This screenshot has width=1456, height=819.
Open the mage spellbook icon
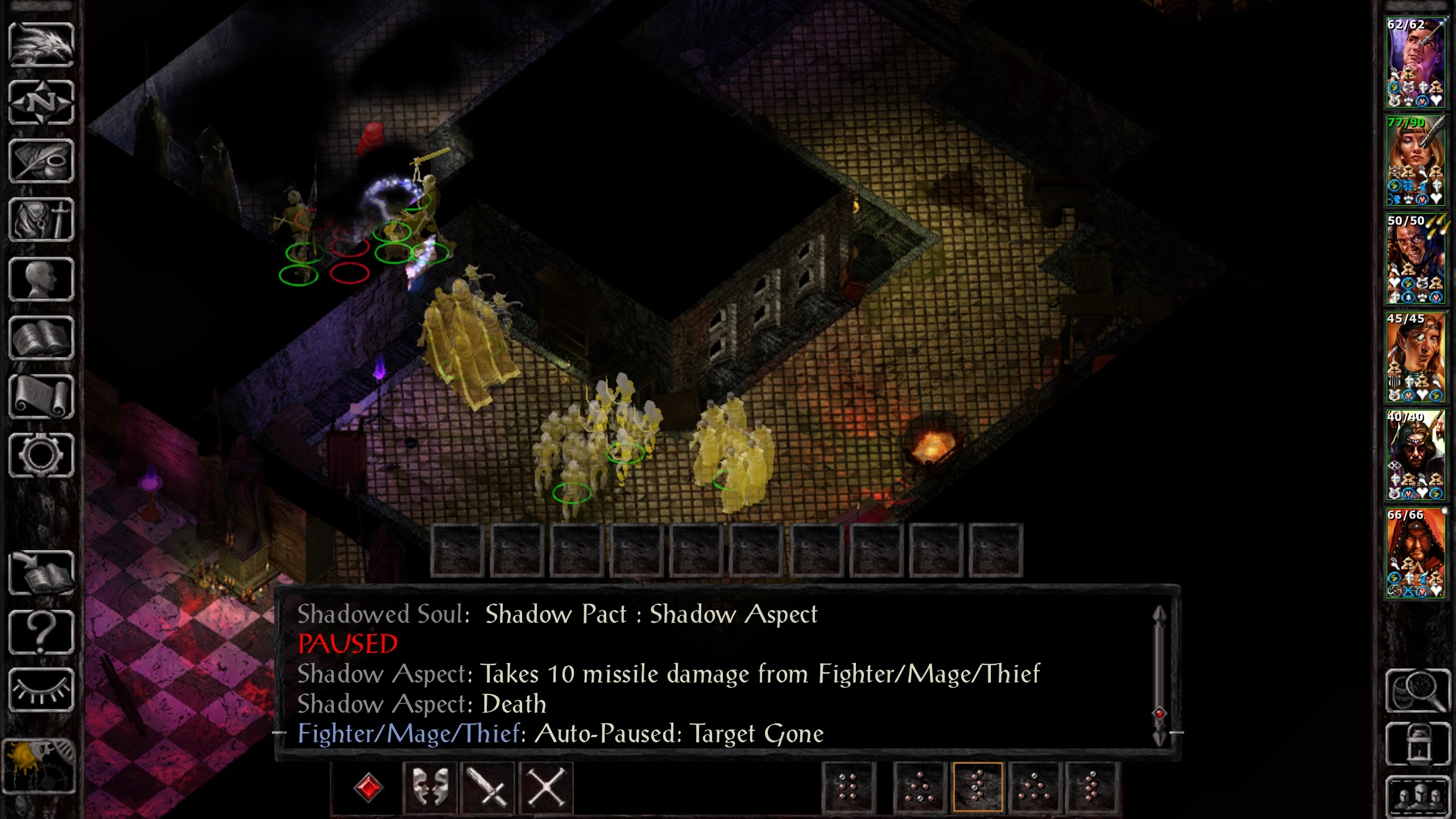[41, 338]
